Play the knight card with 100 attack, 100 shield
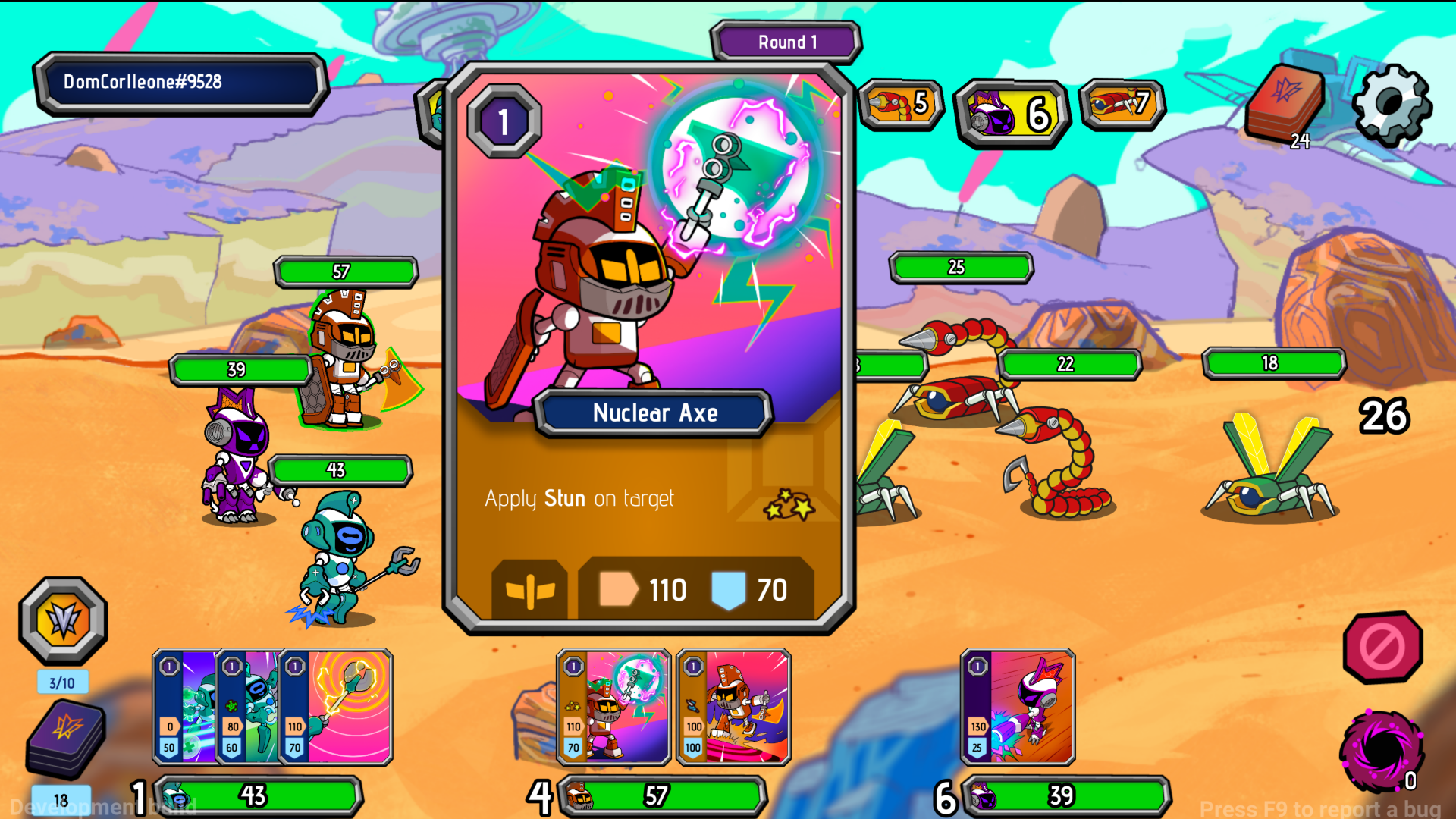 (733, 707)
